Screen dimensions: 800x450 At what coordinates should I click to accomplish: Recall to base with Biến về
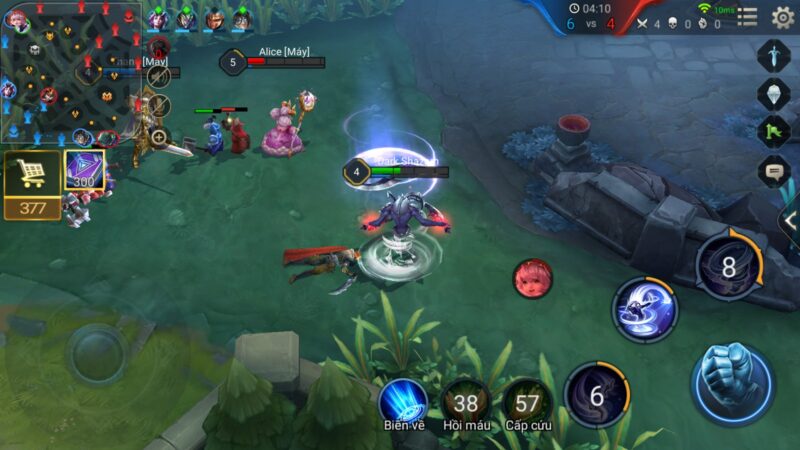coord(404,402)
